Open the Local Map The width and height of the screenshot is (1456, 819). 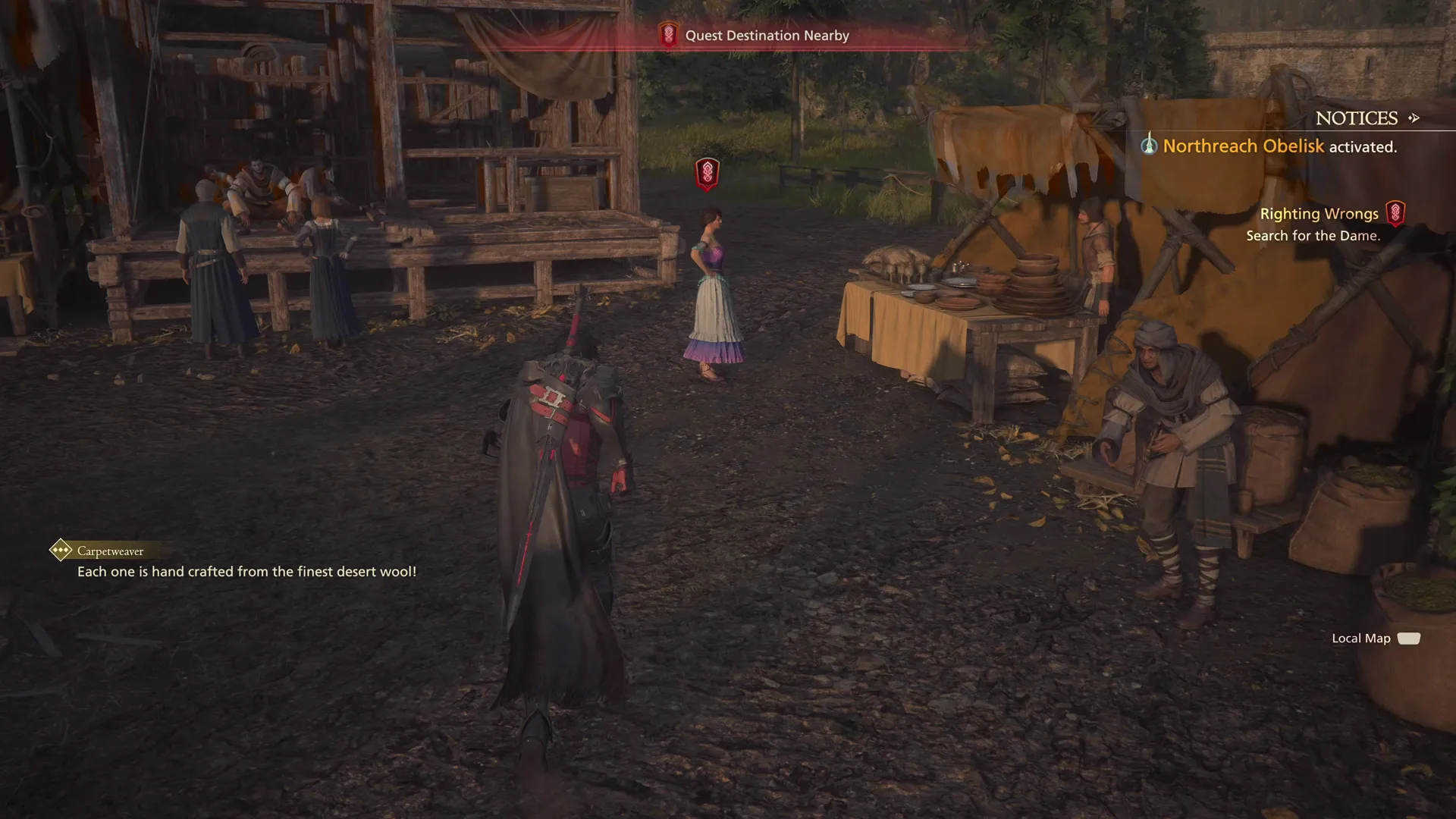pos(1375,639)
